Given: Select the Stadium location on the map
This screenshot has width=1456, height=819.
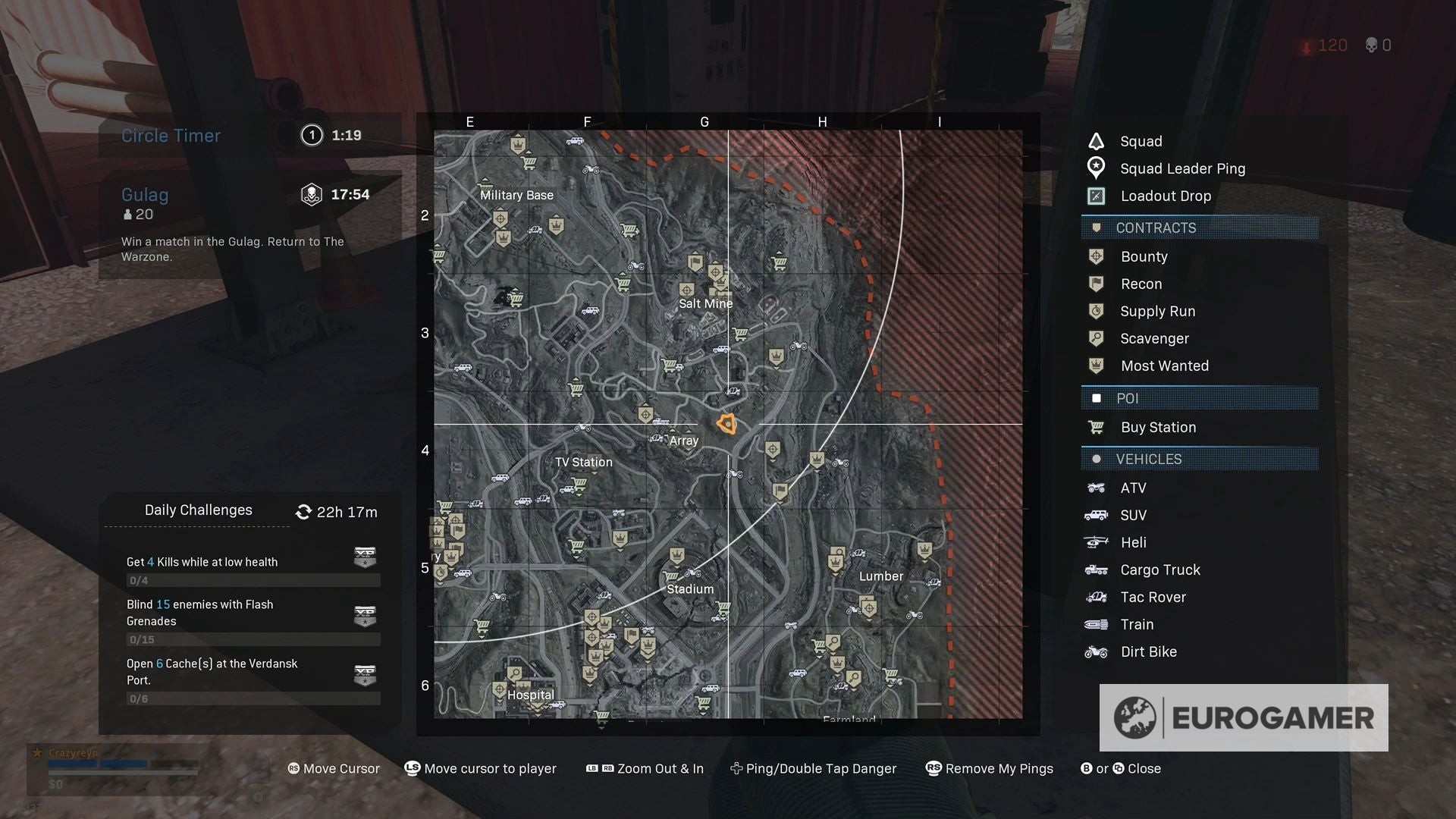Looking at the screenshot, I should pos(690,589).
